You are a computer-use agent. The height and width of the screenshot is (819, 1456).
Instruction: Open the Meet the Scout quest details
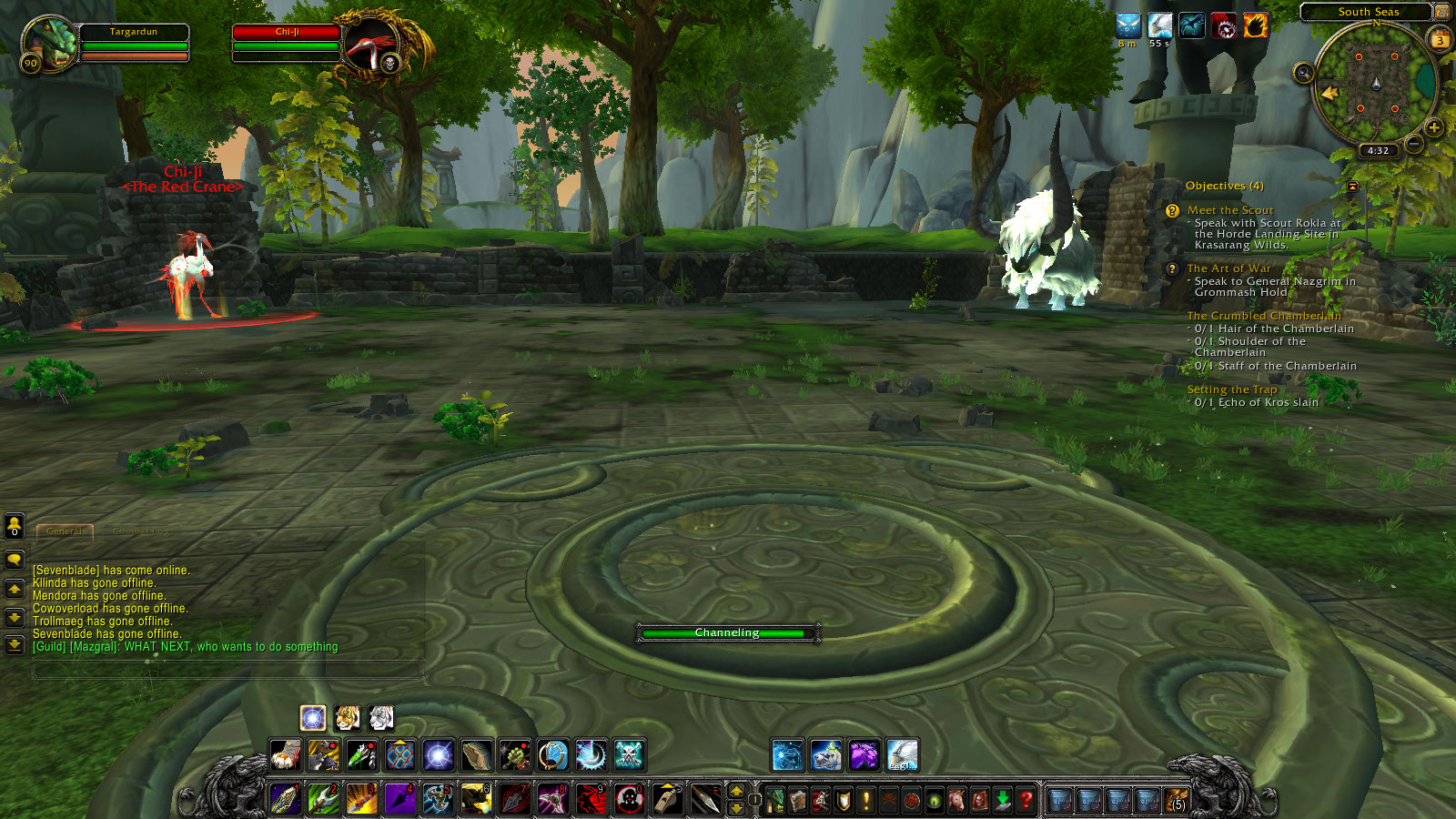coord(1228,208)
